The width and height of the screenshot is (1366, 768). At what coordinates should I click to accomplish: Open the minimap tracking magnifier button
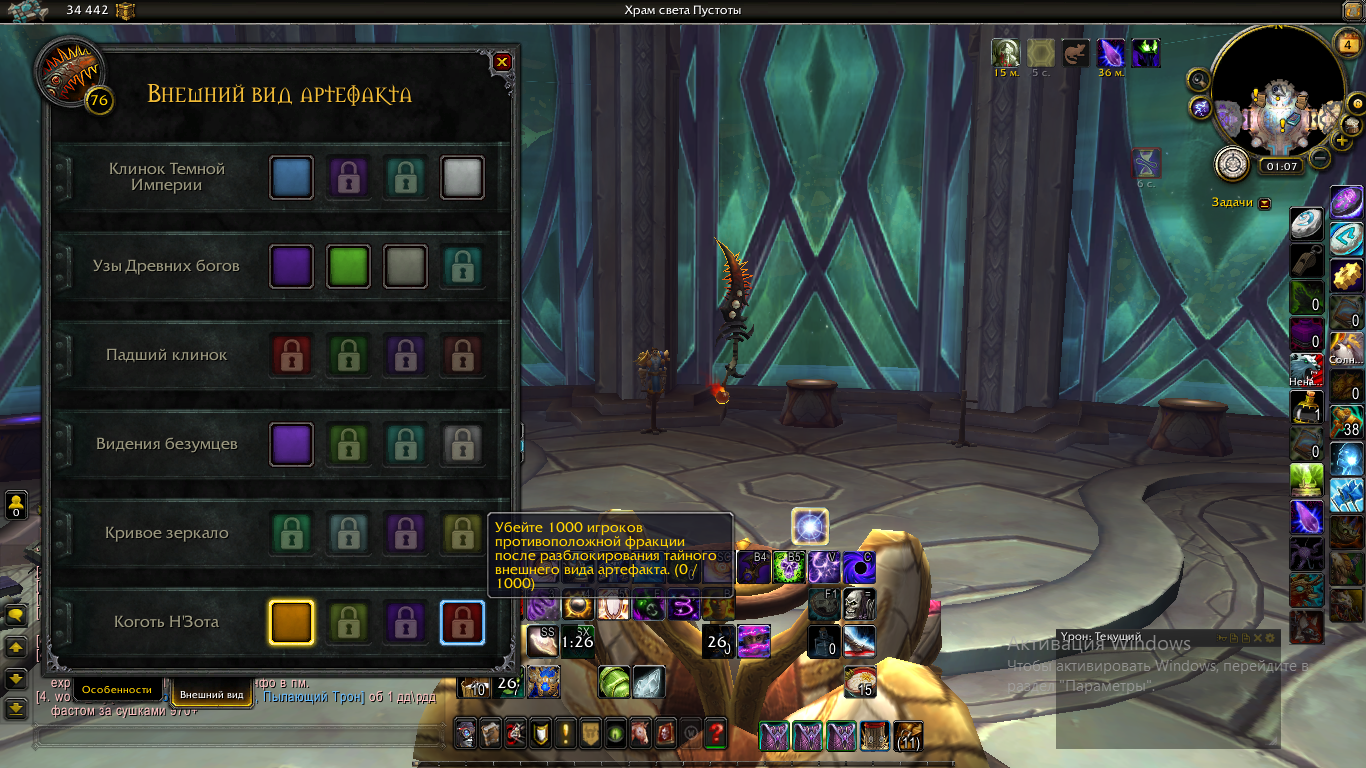click(1199, 79)
